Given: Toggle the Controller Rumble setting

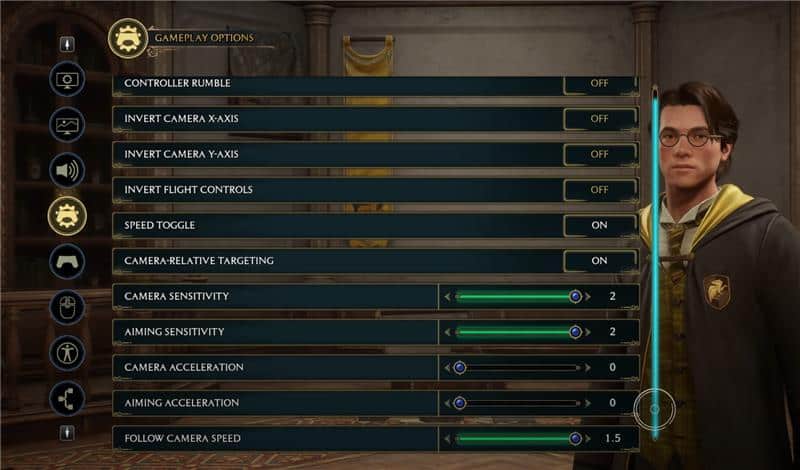Looking at the screenshot, I should coord(599,84).
